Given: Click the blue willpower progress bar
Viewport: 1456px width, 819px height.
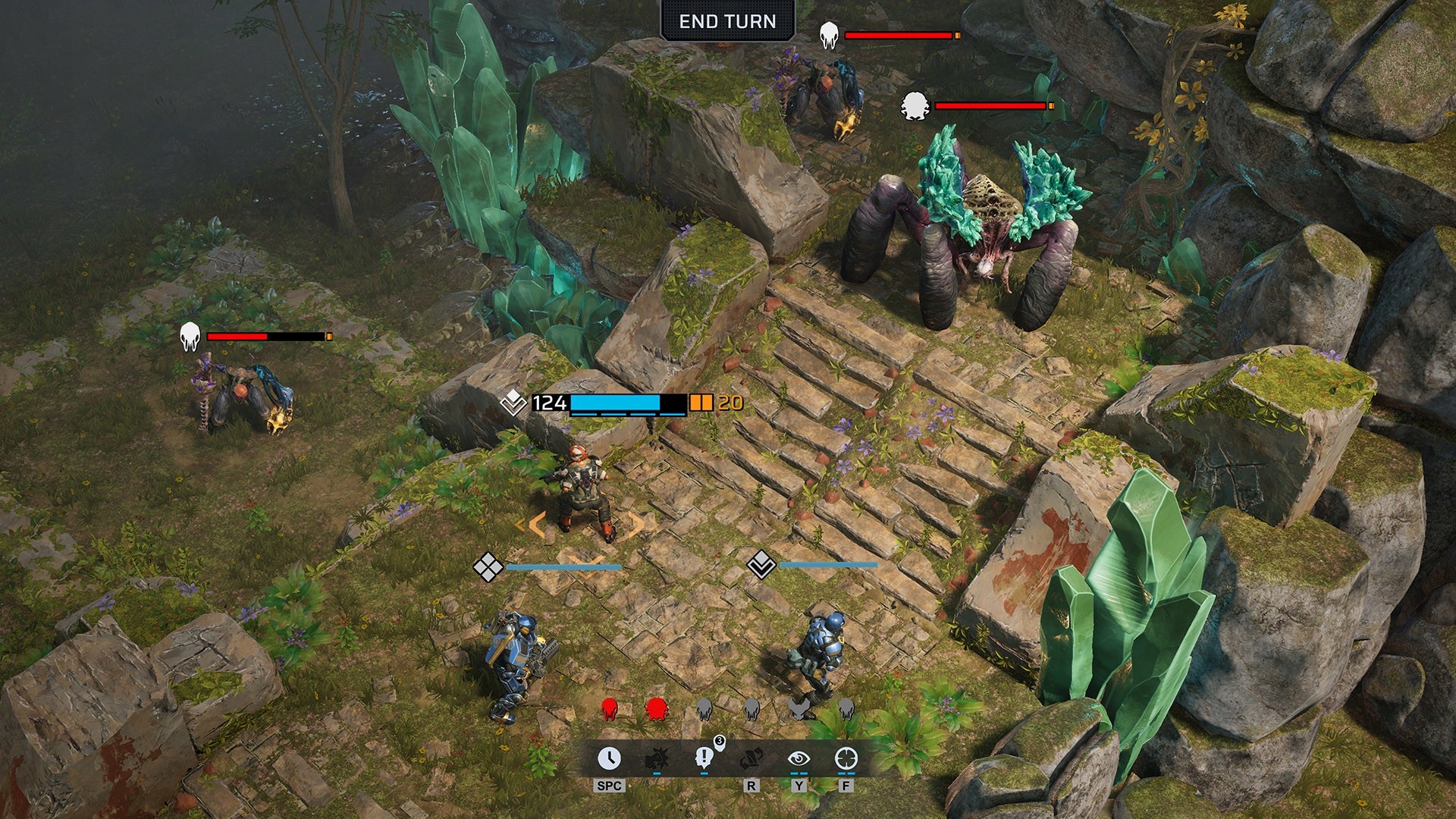Looking at the screenshot, I should click(x=614, y=403).
